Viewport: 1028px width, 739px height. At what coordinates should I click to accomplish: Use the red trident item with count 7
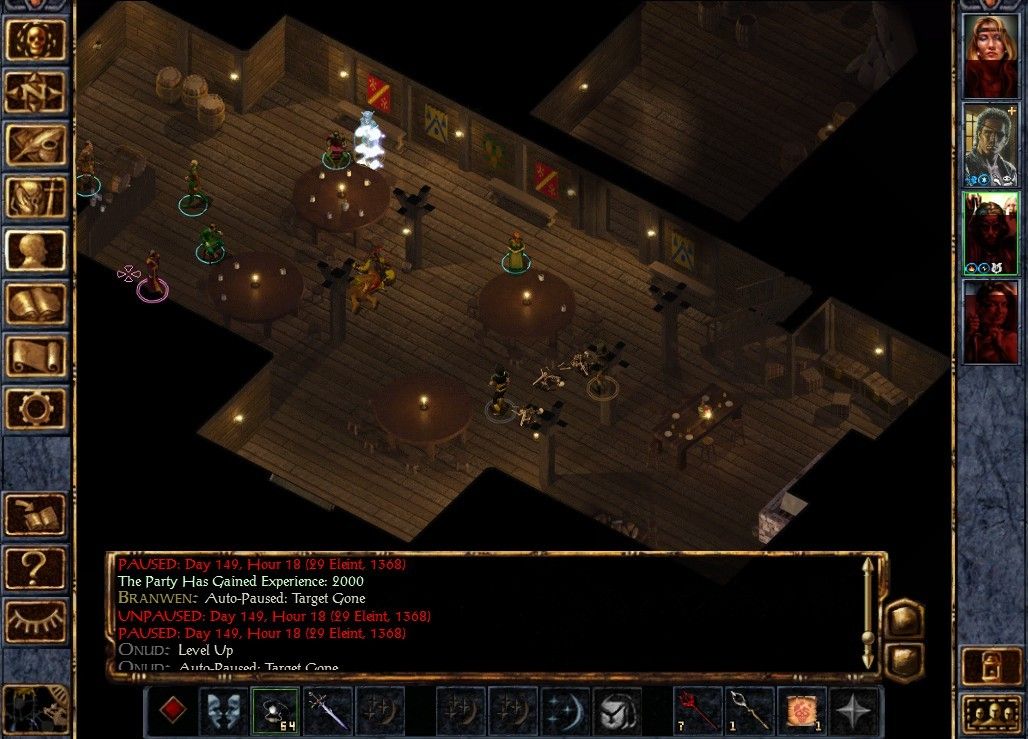(697, 711)
